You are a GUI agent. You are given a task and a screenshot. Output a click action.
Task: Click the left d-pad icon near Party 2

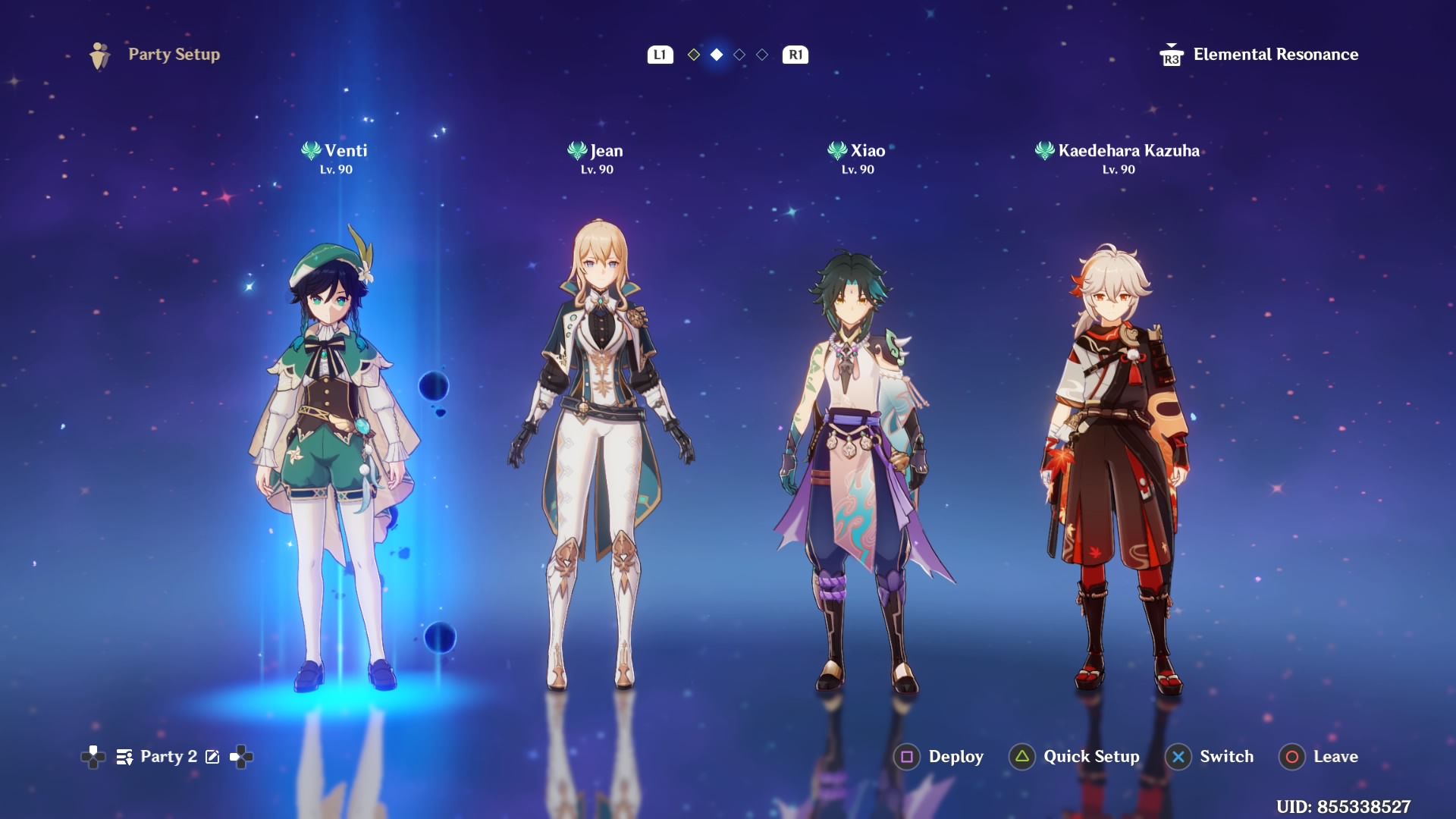tap(93, 756)
